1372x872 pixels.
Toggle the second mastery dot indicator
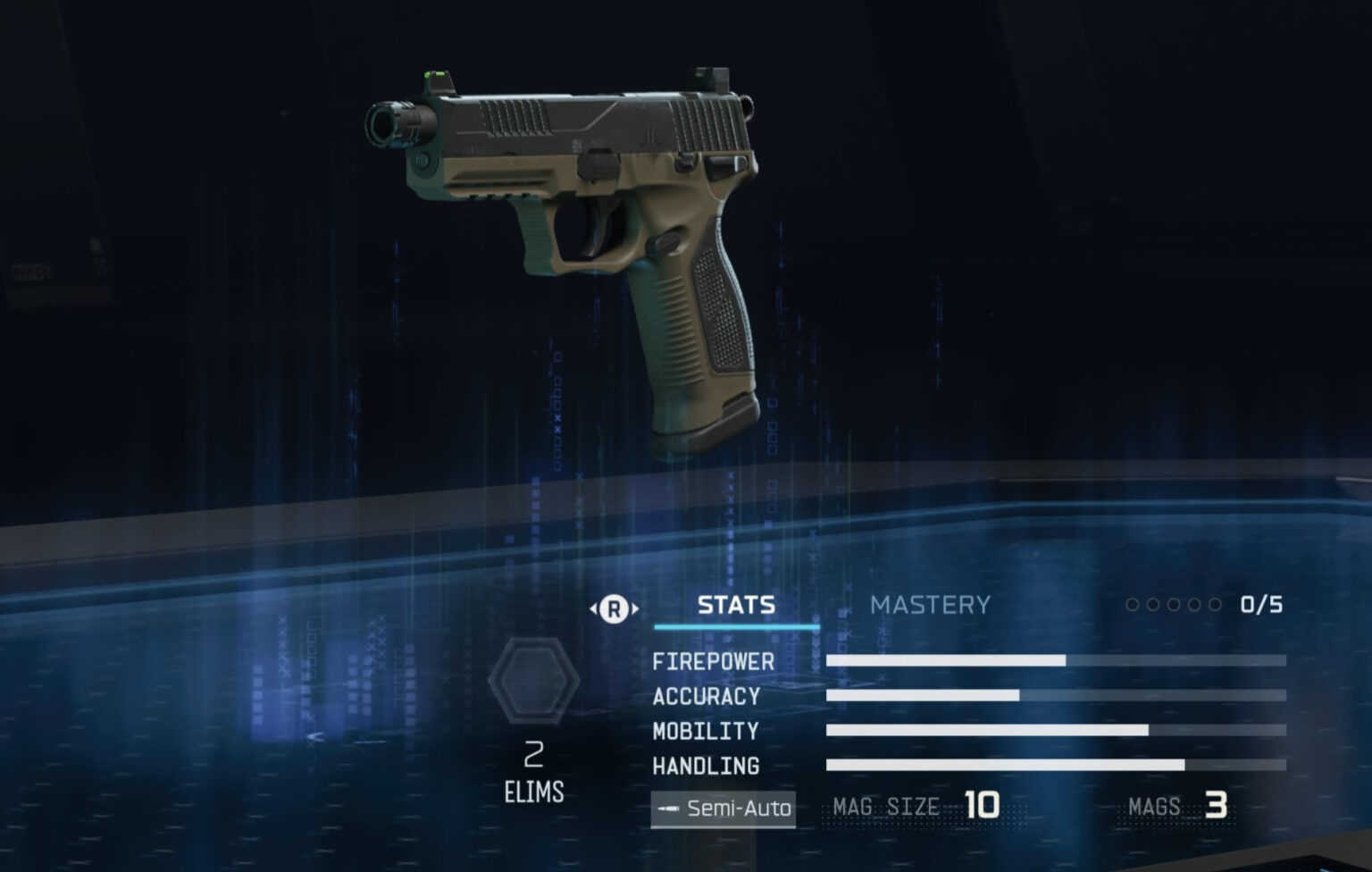tap(1152, 605)
